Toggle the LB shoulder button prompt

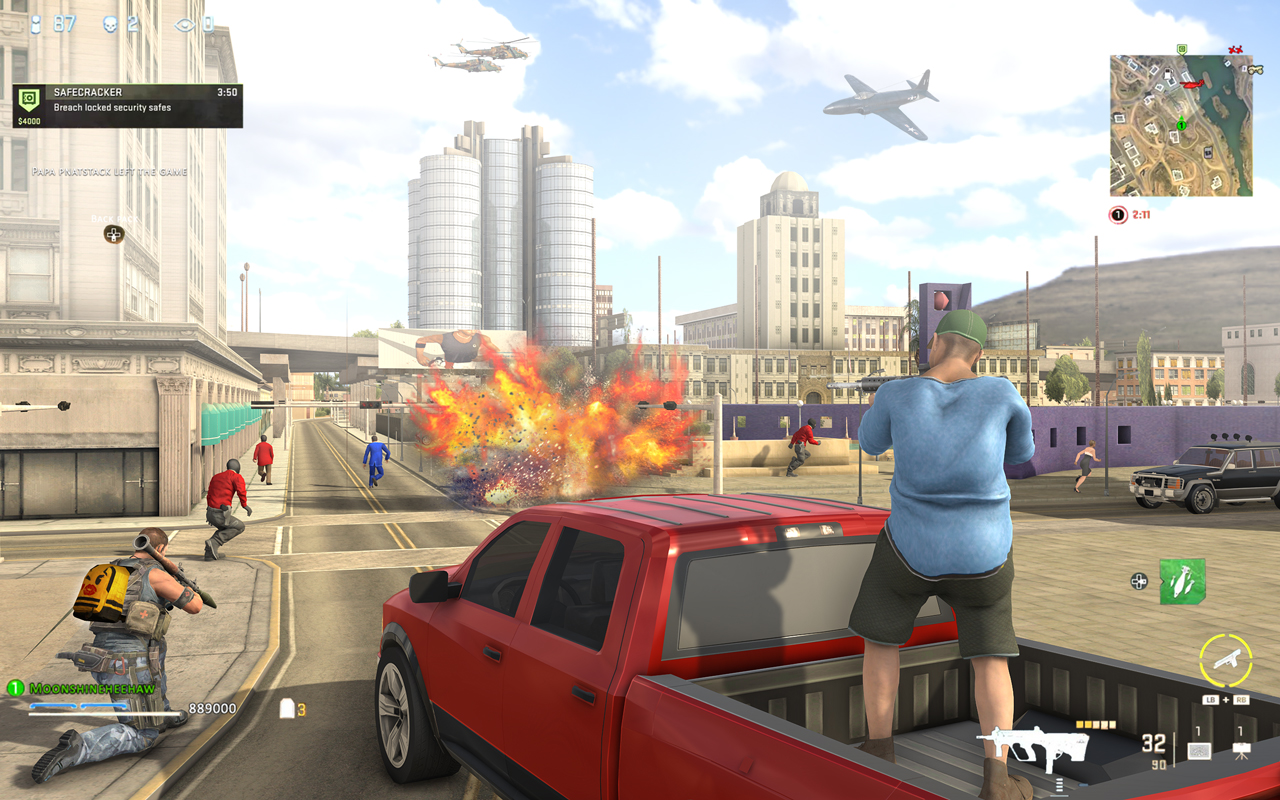point(1210,699)
